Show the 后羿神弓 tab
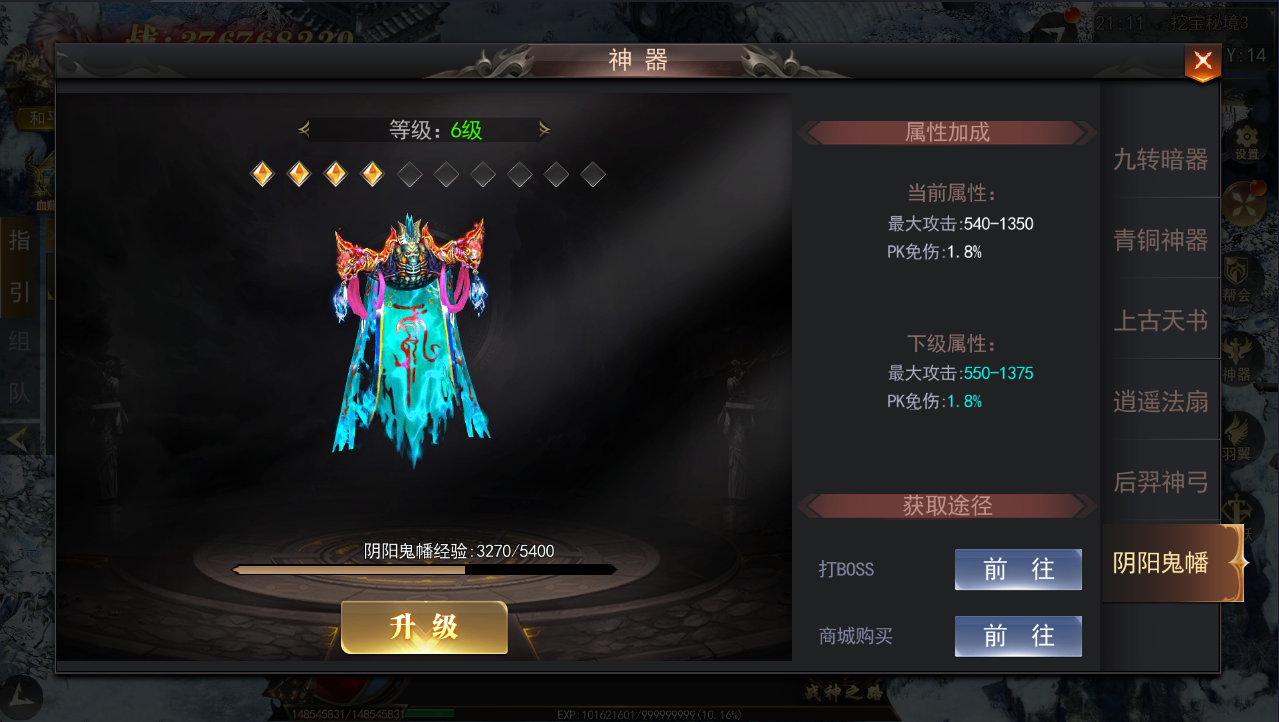The image size is (1279, 722). (x=1160, y=483)
